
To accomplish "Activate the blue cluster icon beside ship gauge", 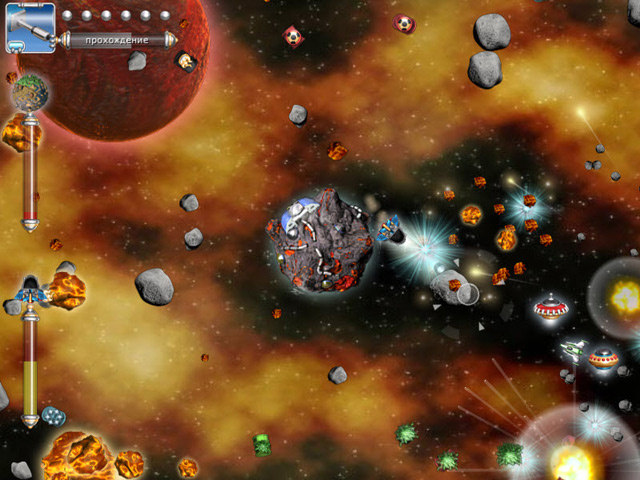I will click(x=53, y=415).
